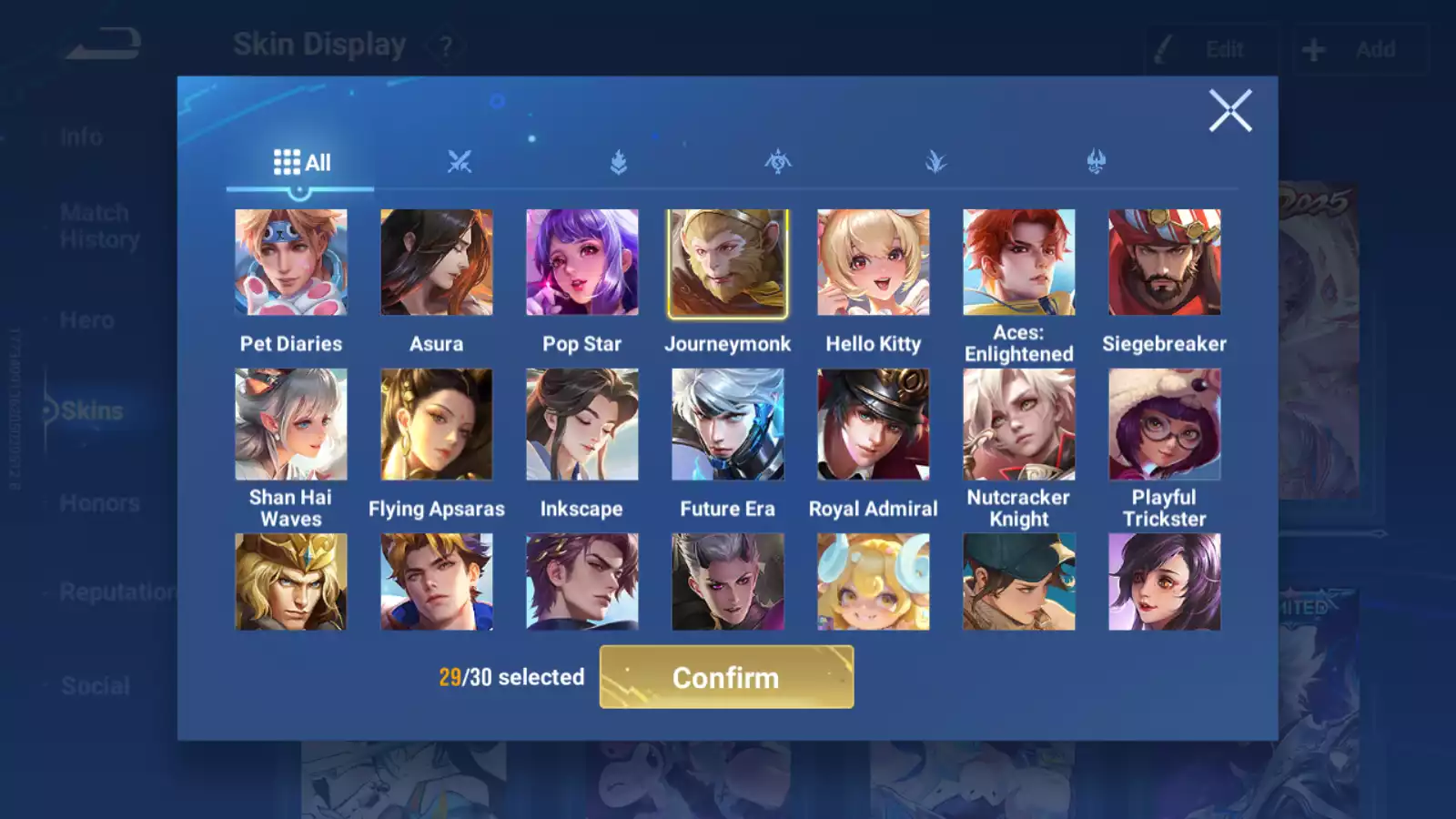
Task: Toggle the Journeymonk skin
Action: [x=728, y=263]
